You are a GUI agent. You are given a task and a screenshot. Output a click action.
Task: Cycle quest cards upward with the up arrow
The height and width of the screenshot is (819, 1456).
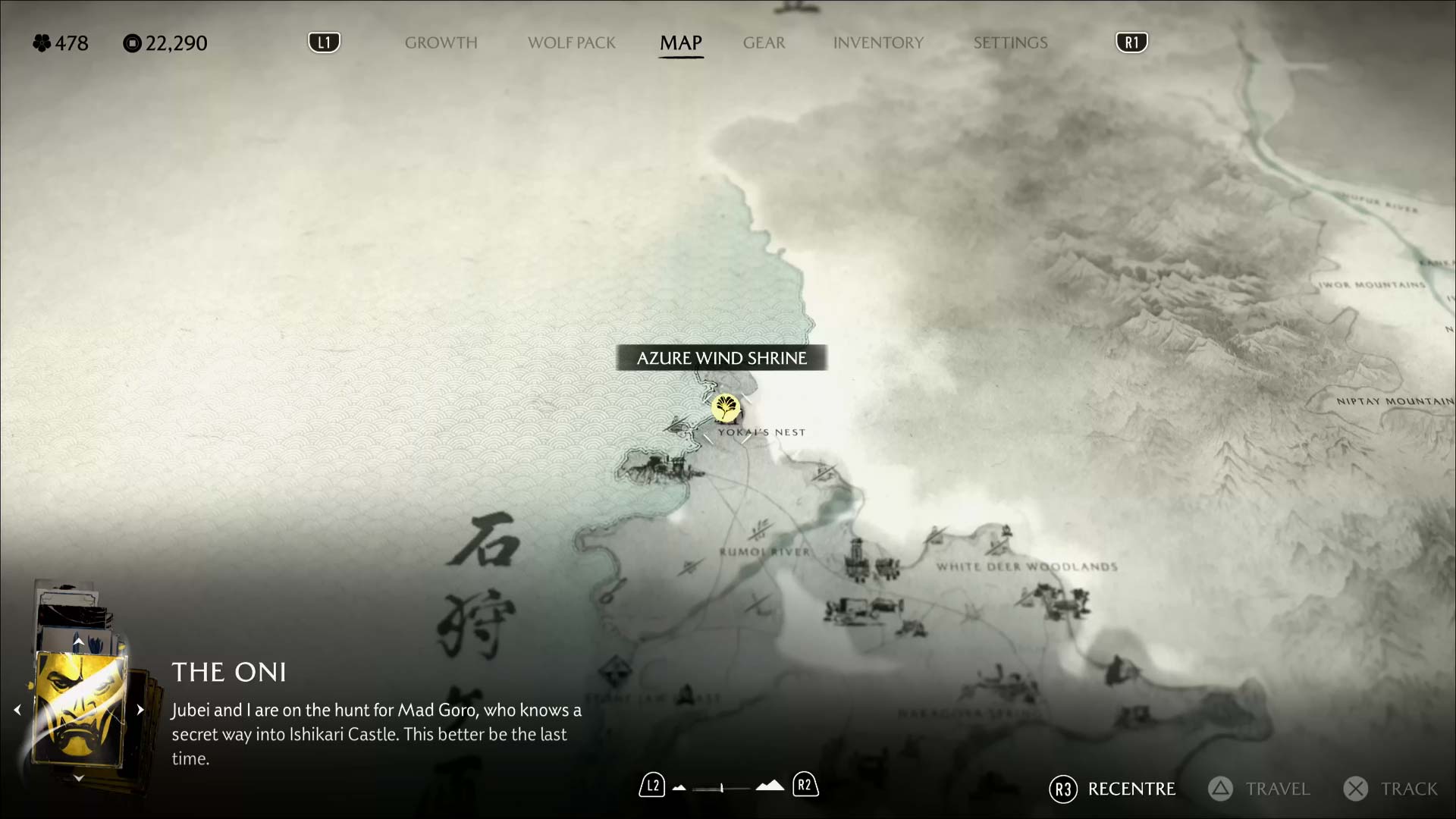(x=78, y=642)
